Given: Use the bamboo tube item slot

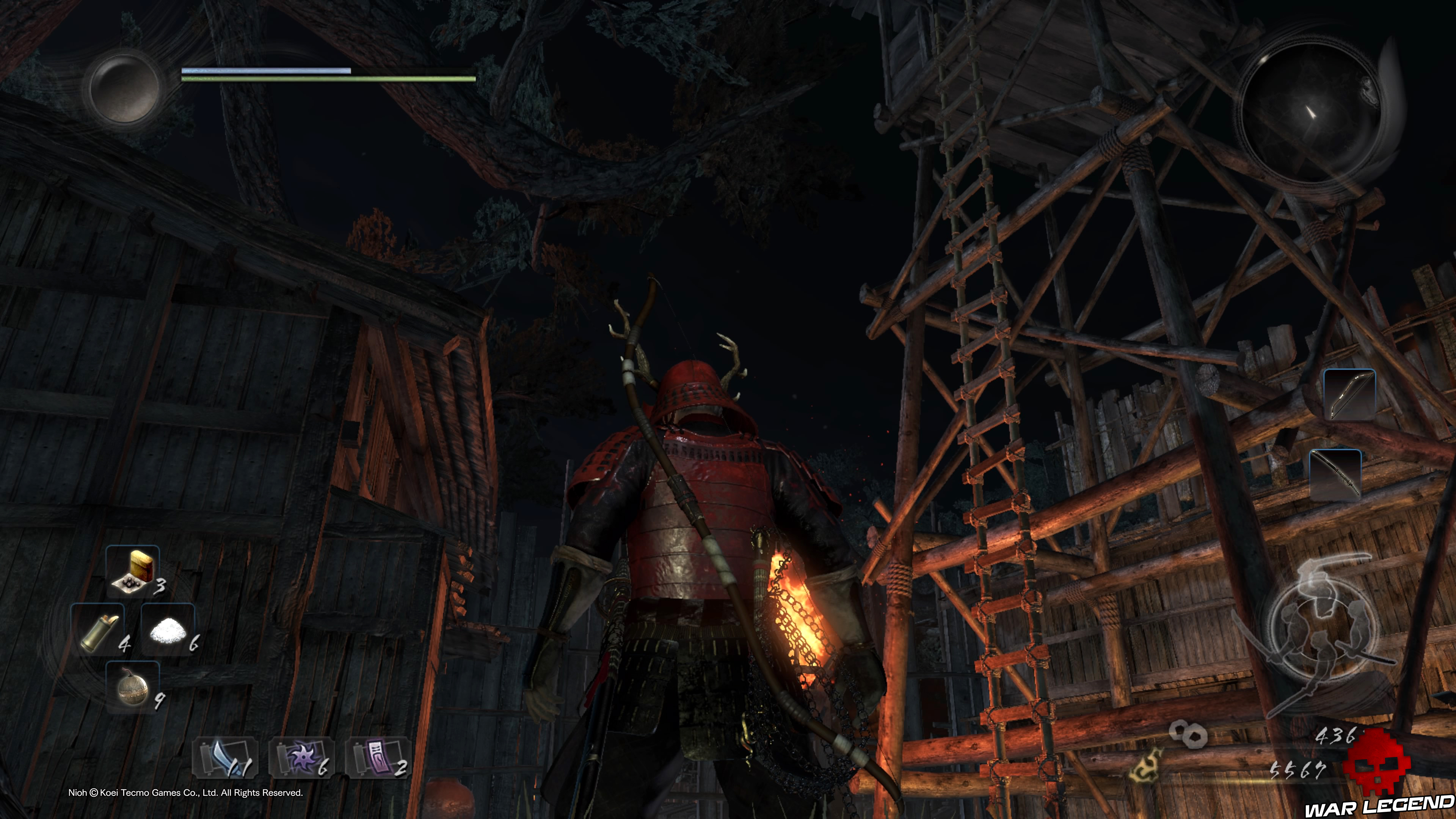Looking at the screenshot, I should point(98,629).
